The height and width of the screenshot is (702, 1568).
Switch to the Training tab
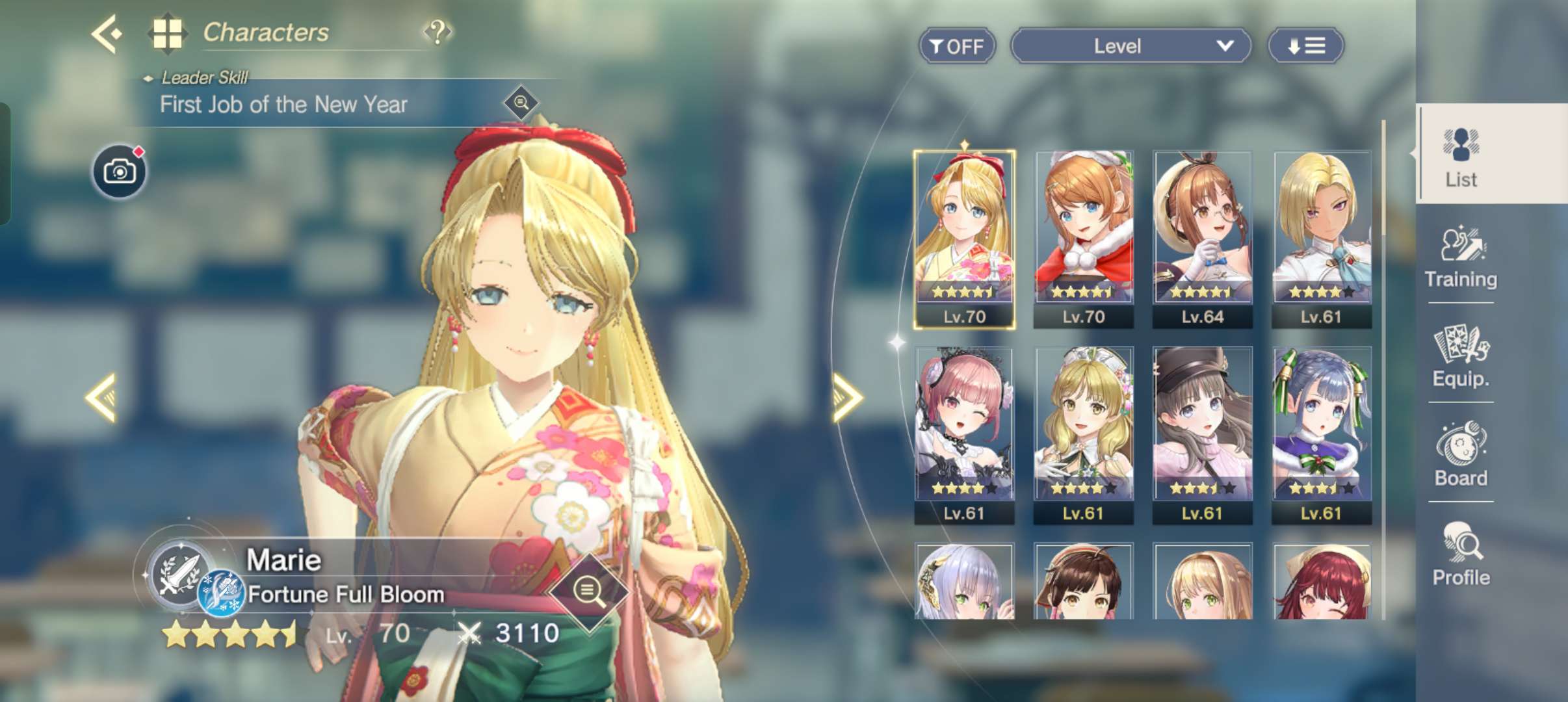pyautogui.click(x=1461, y=257)
